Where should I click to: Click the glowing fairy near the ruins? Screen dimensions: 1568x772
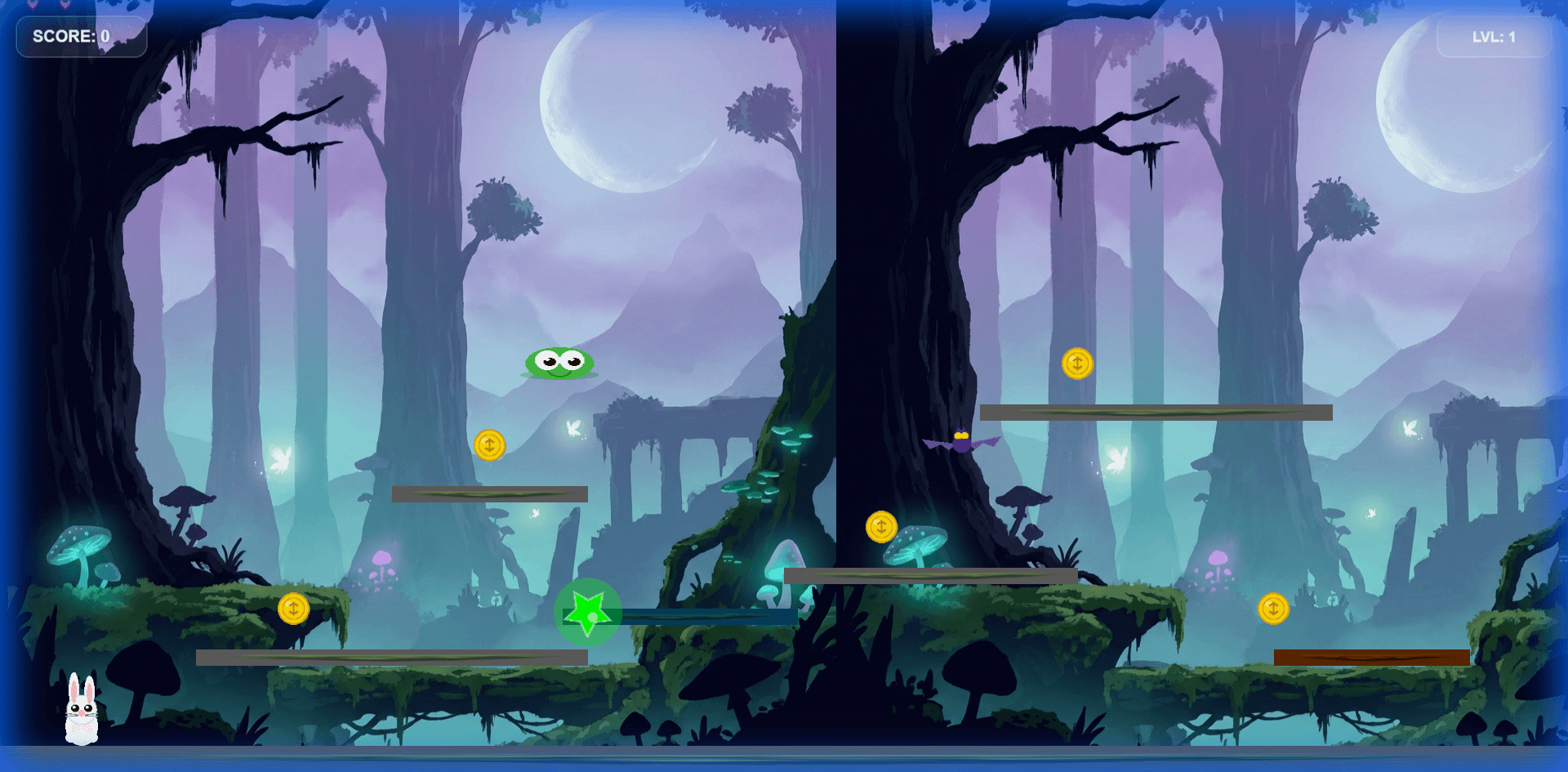pyautogui.click(x=572, y=427)
